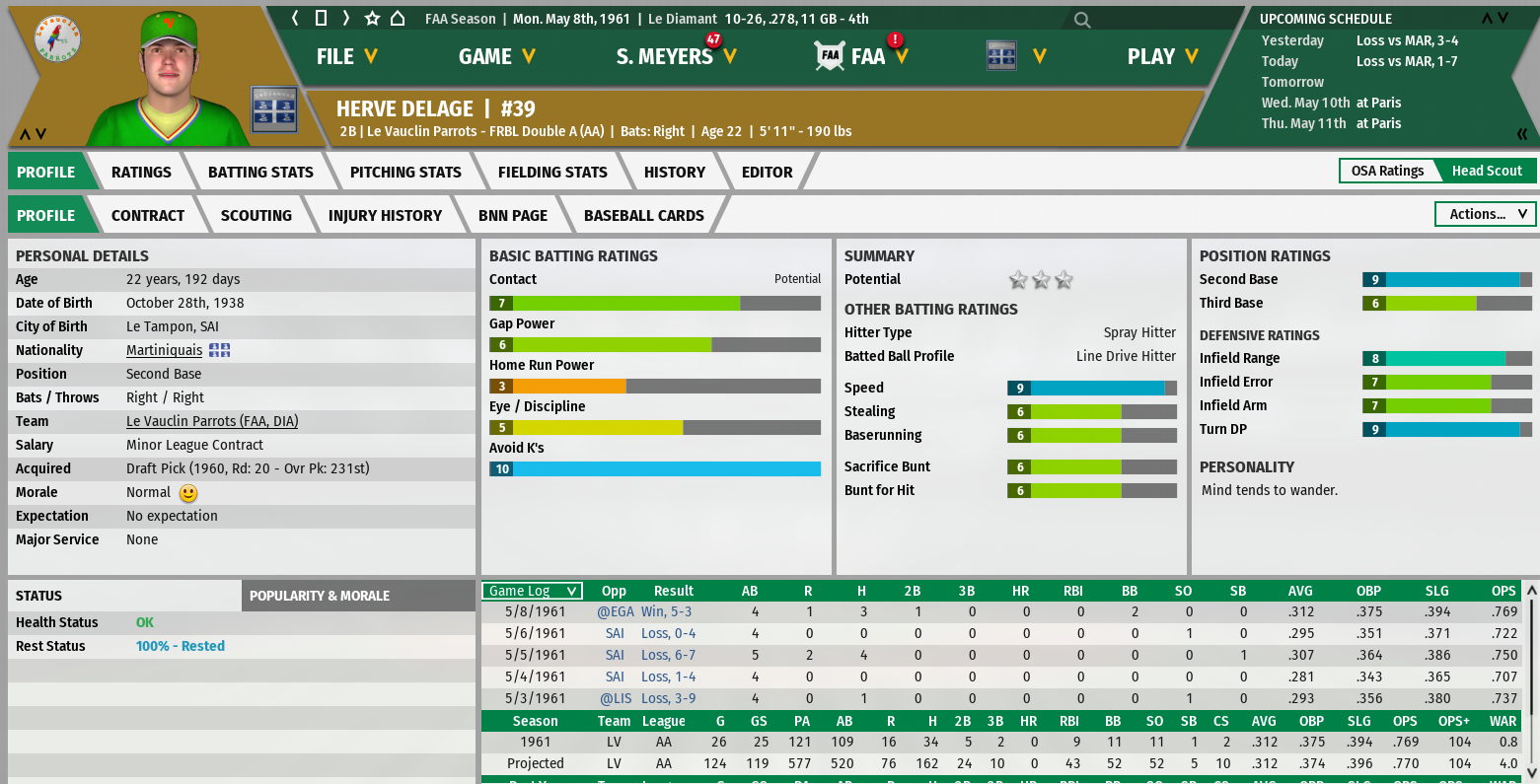Bookmark this page with the star icon

pyautogui.click(x=372, y=19)
